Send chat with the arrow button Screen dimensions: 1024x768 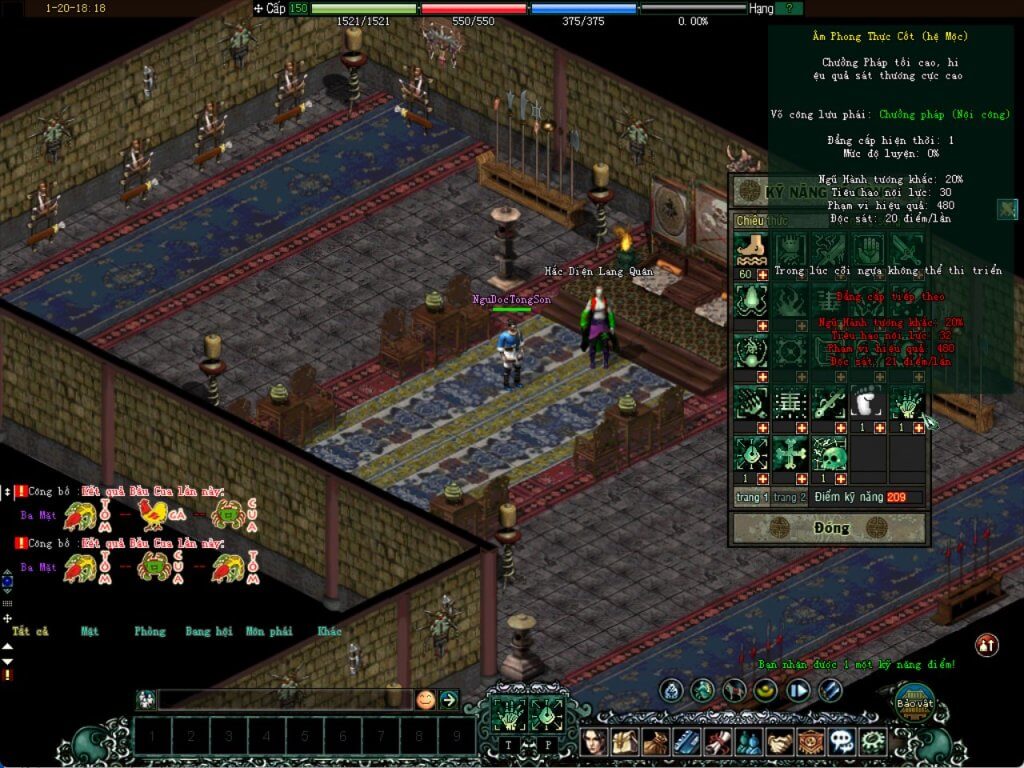click(449, 700)
